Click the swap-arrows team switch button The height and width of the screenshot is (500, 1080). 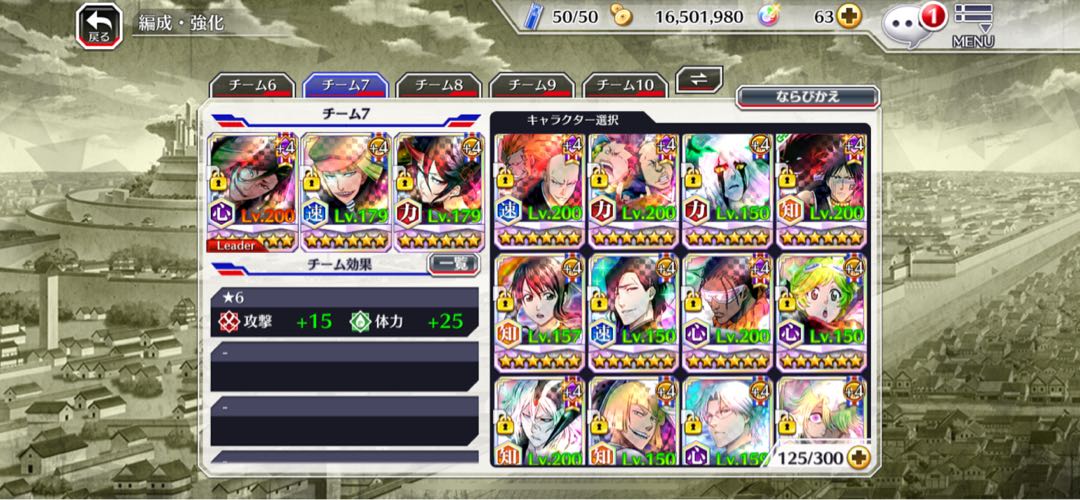pyautogui.click(x=700, y=80)
